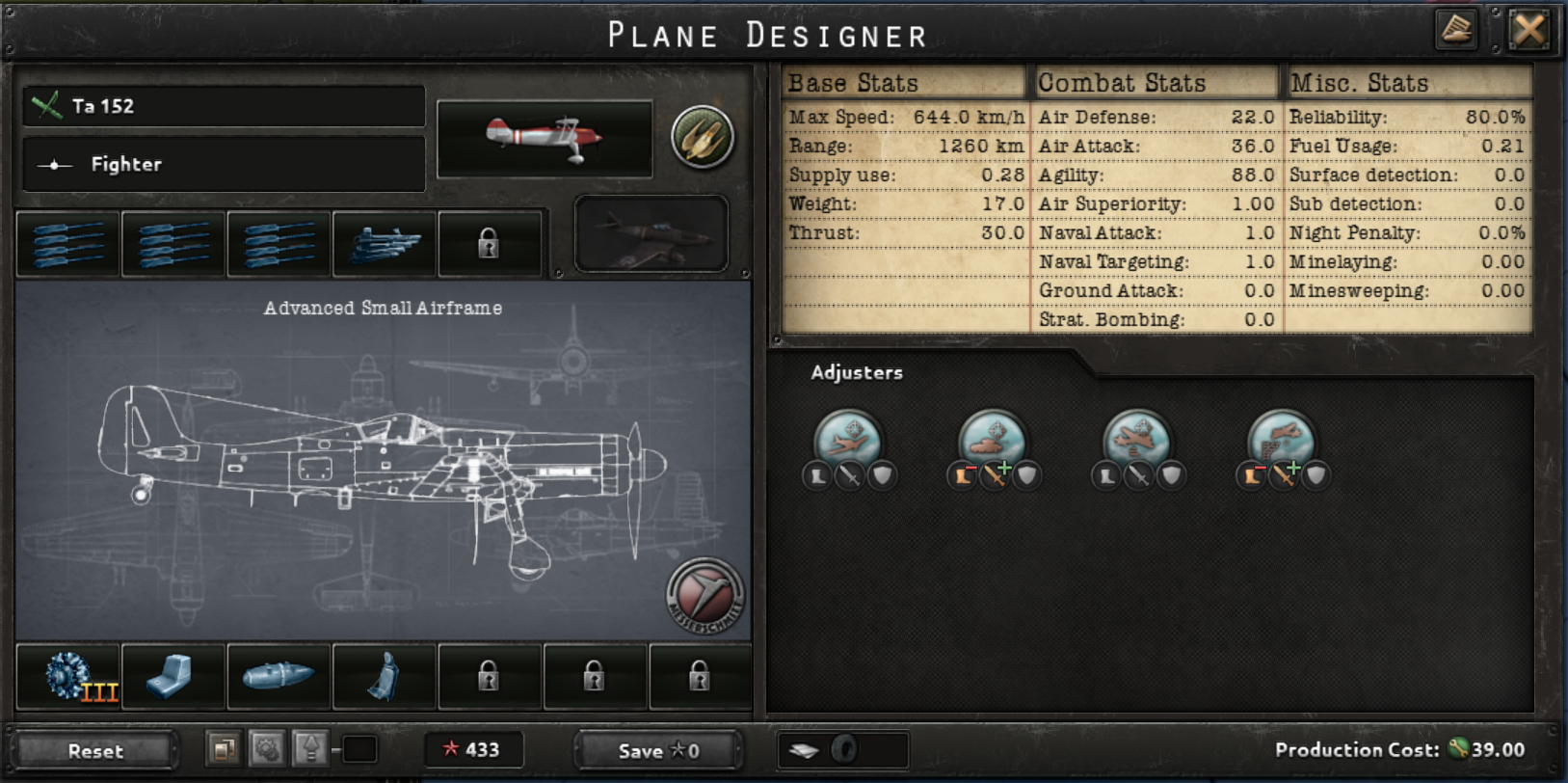The width and height of the screenshot is (1568, 783).
Task: Open the Fighter role selector
Action: [224, 164]
